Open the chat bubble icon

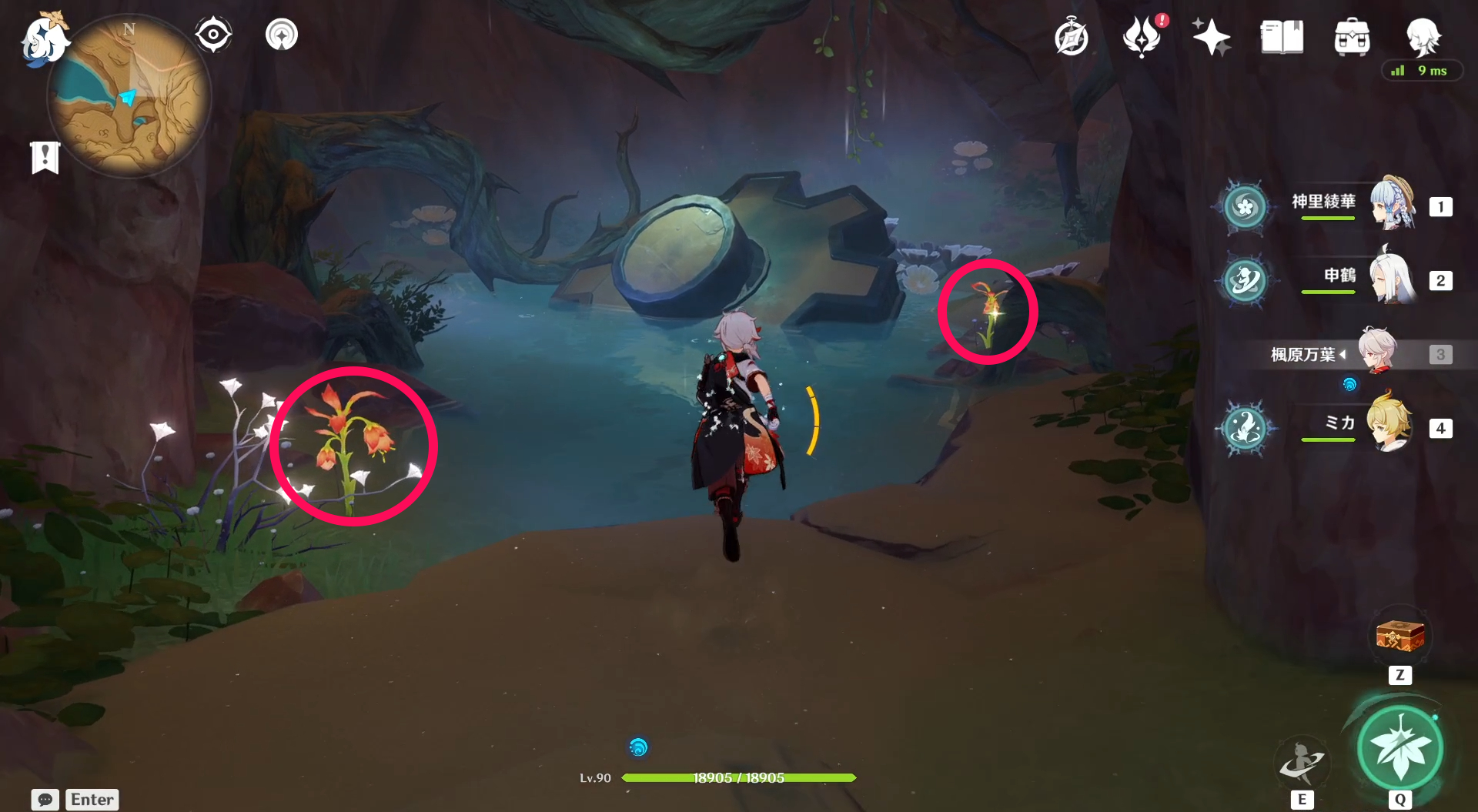click(x=46, y=800)
